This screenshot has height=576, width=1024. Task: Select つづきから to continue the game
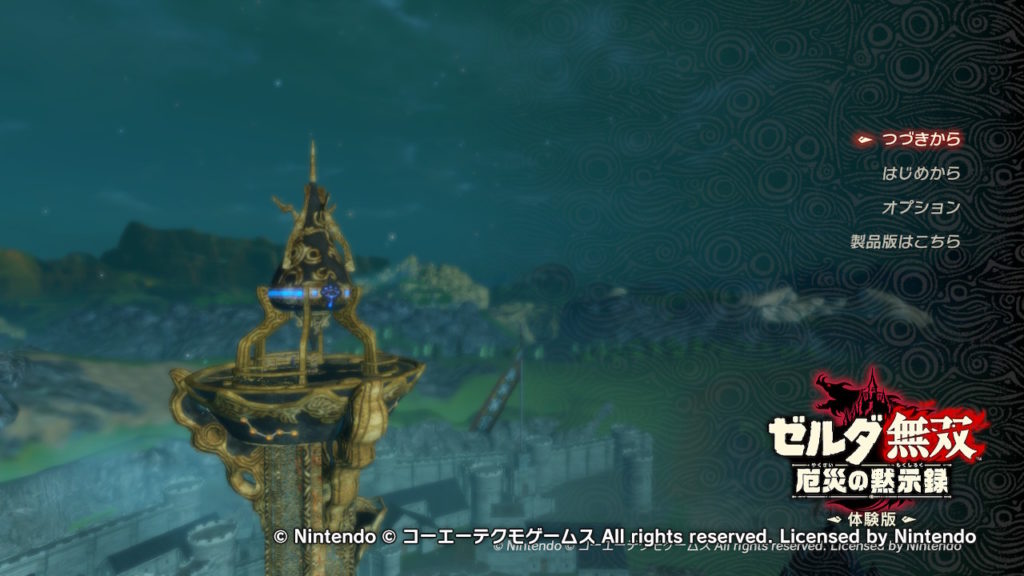[x=920, y=139]
